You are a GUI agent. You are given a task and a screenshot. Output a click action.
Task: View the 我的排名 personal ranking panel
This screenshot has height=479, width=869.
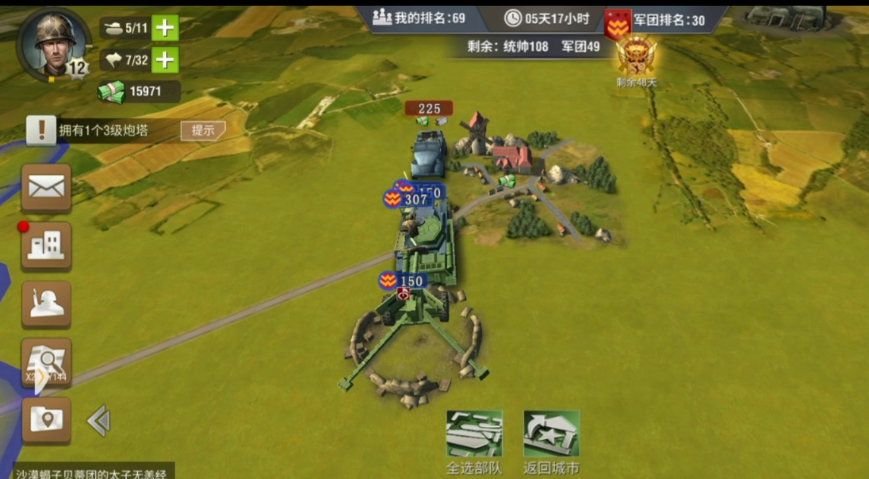click(420, 18)
